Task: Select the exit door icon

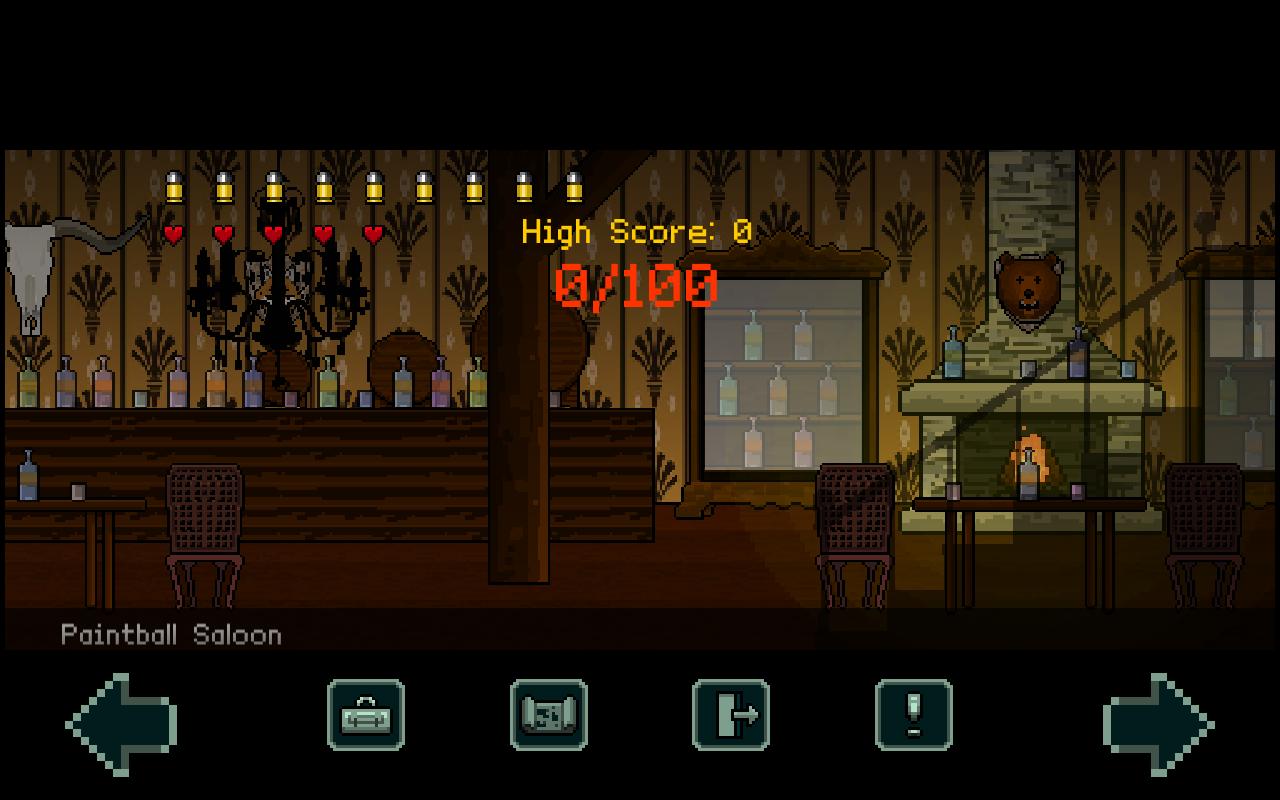Action: pyautogui.click(x=731, y=717)
